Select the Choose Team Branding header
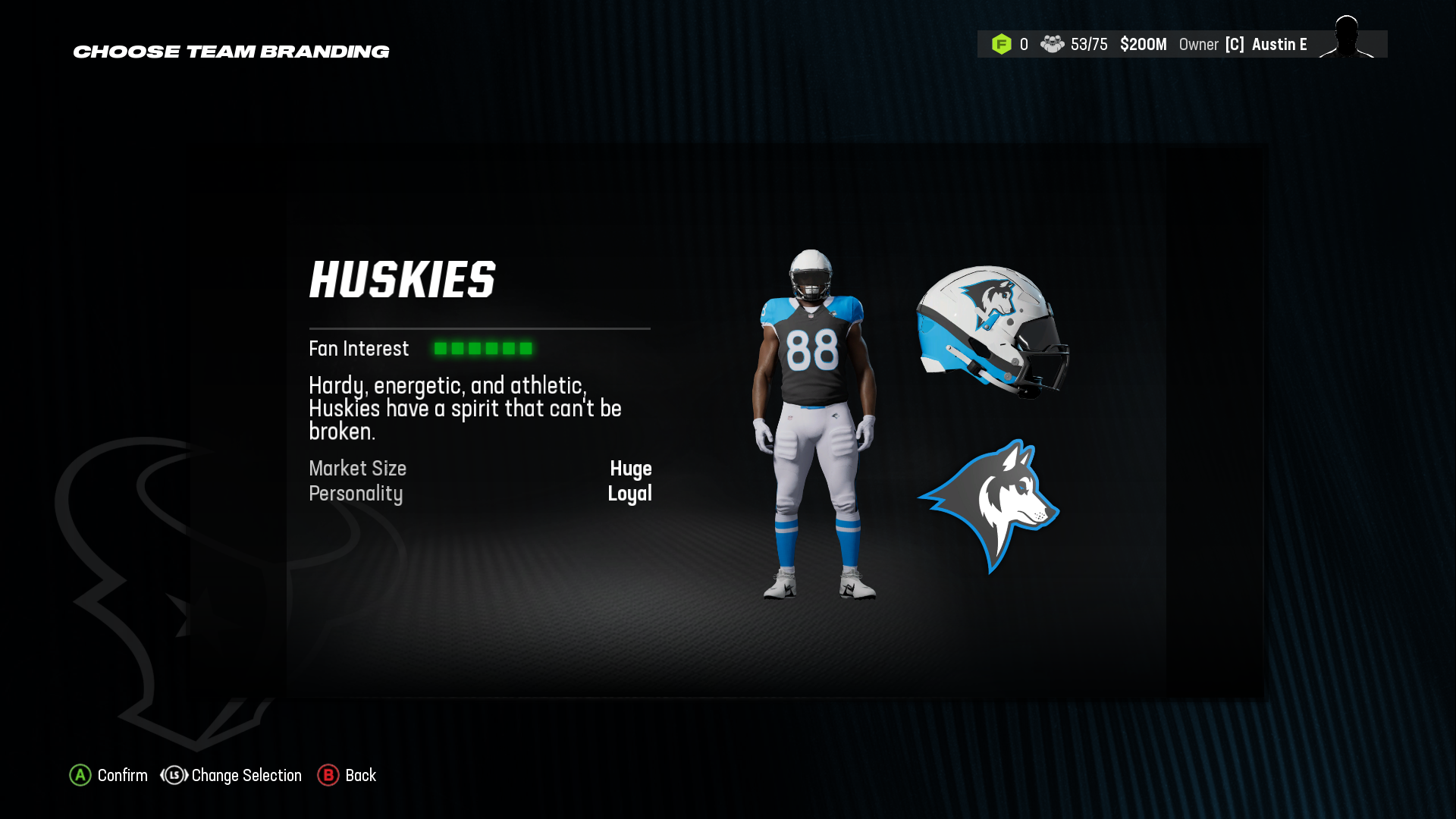The image size is (1456, 819). [231, 52]
